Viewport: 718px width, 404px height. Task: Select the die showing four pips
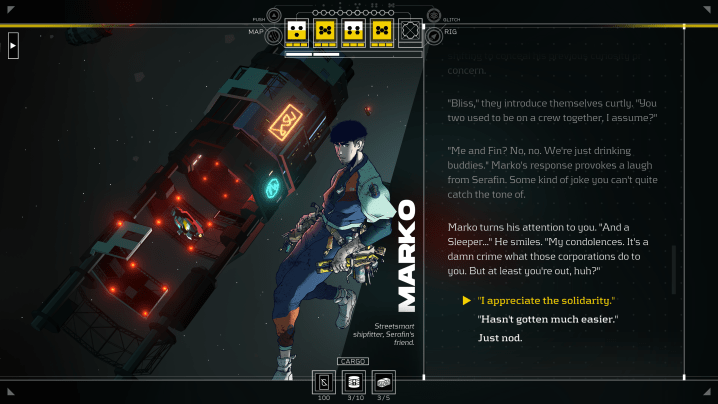352,31
